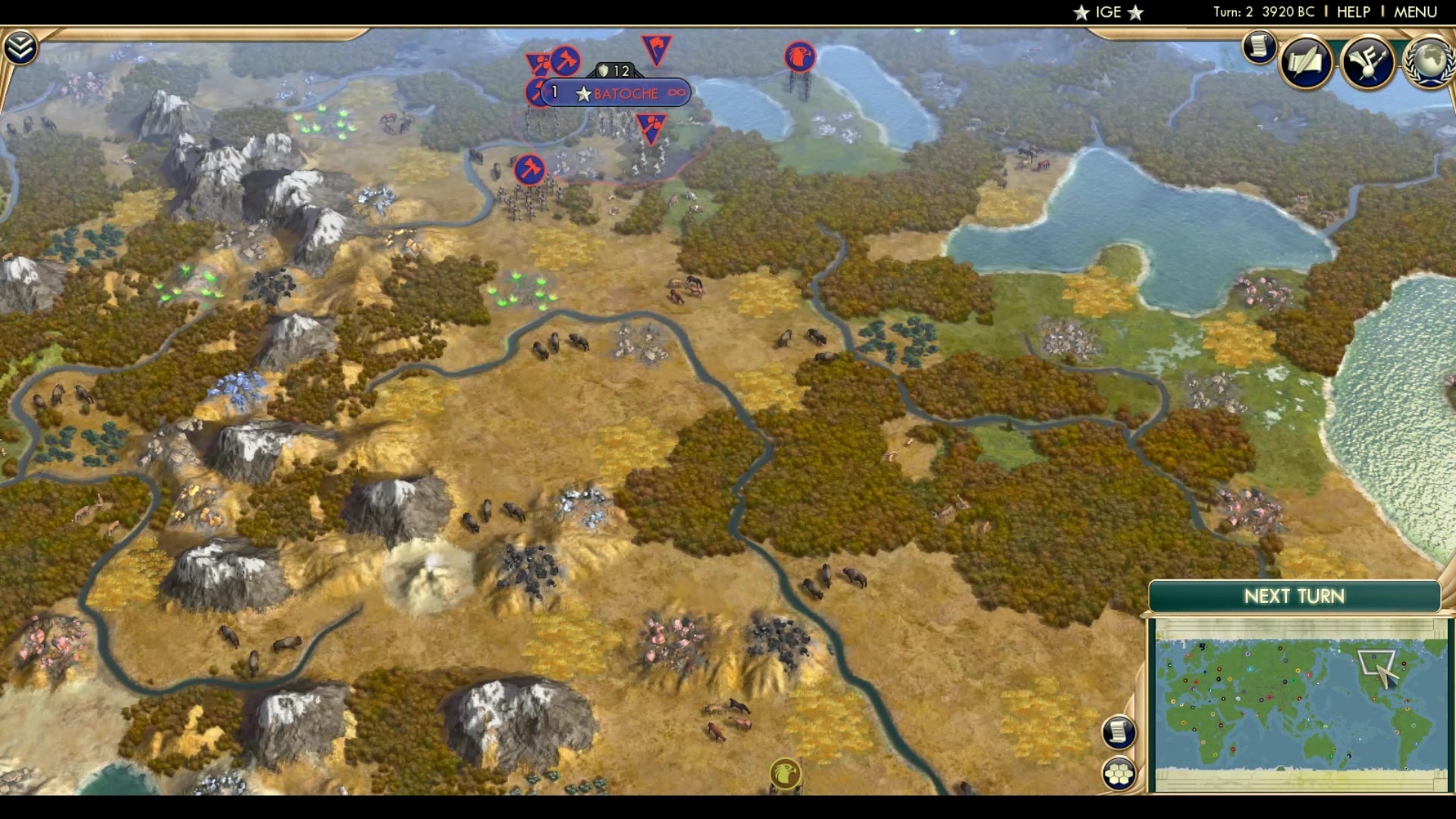
Task: Select the hammer flag unit below Batoche
Action: (529, 169)
